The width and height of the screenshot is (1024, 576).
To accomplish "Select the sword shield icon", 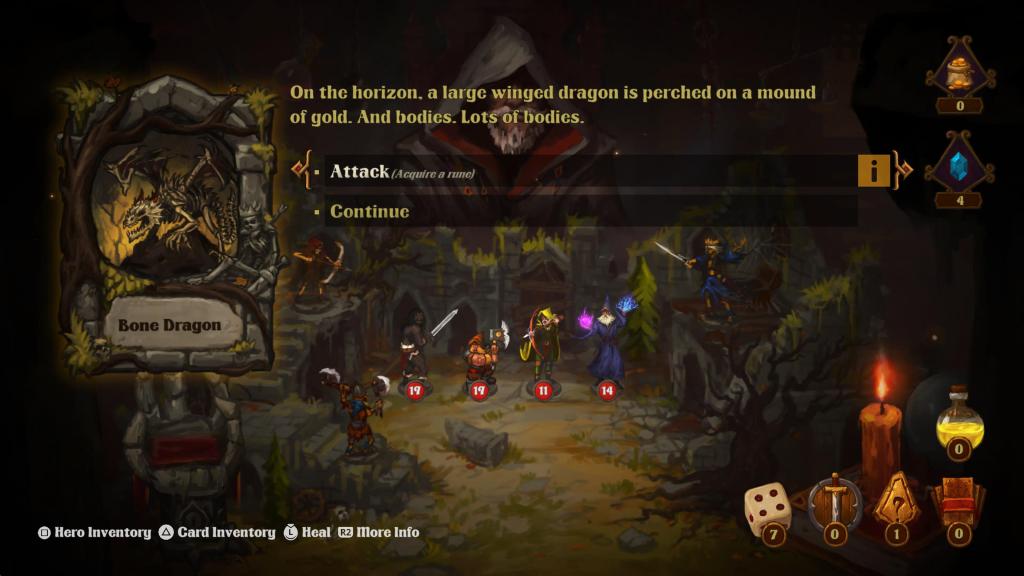I will (x=834, y=503).
